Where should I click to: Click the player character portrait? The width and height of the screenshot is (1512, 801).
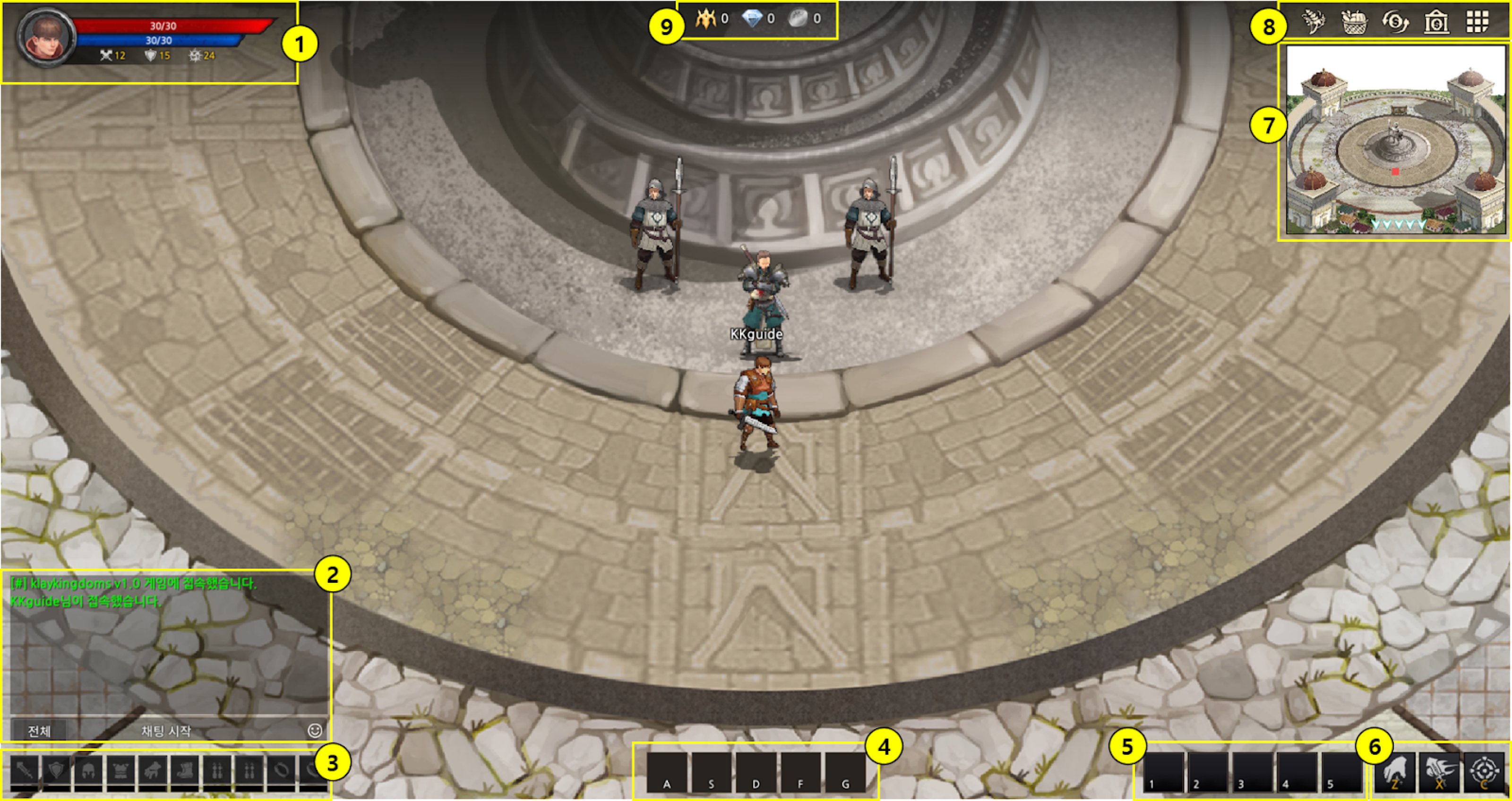tap(46, 38)
